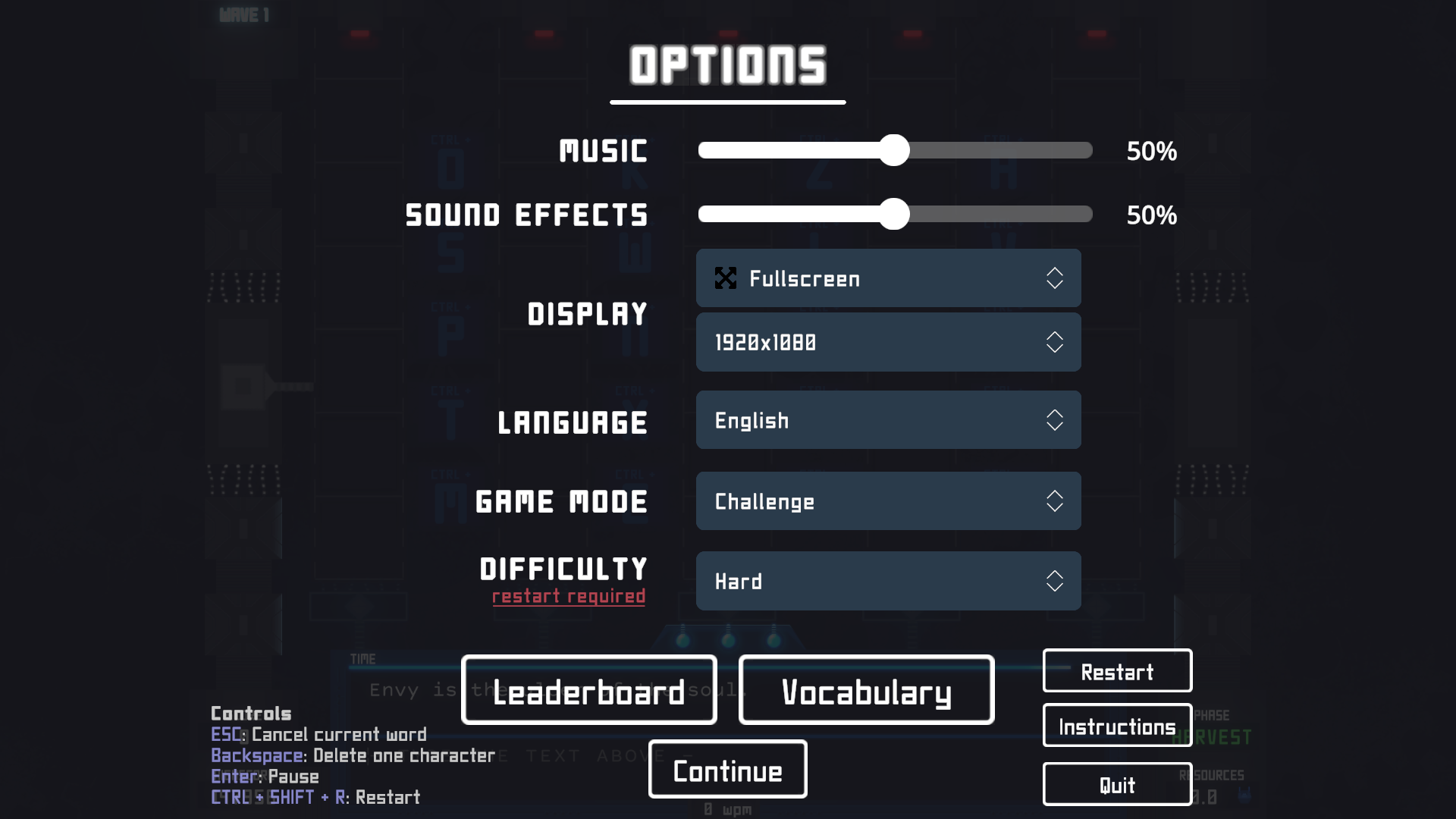This screenshot has height=819, width=1456.
Task: Click the chevron beside English language option
Action: pyautogui.click(x=1055, y=420)
